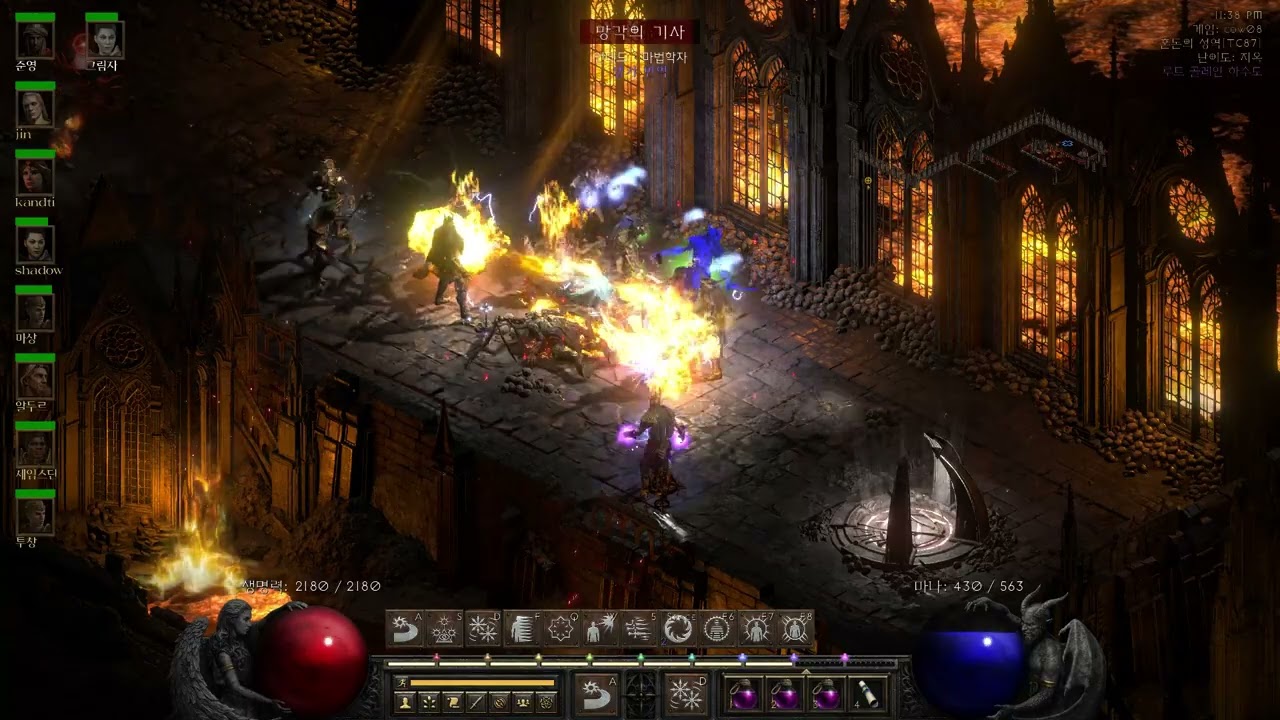This screenshot has width=1280, height=720.
Task: Open the pentagram game menu icon
Action: (547, 703)
